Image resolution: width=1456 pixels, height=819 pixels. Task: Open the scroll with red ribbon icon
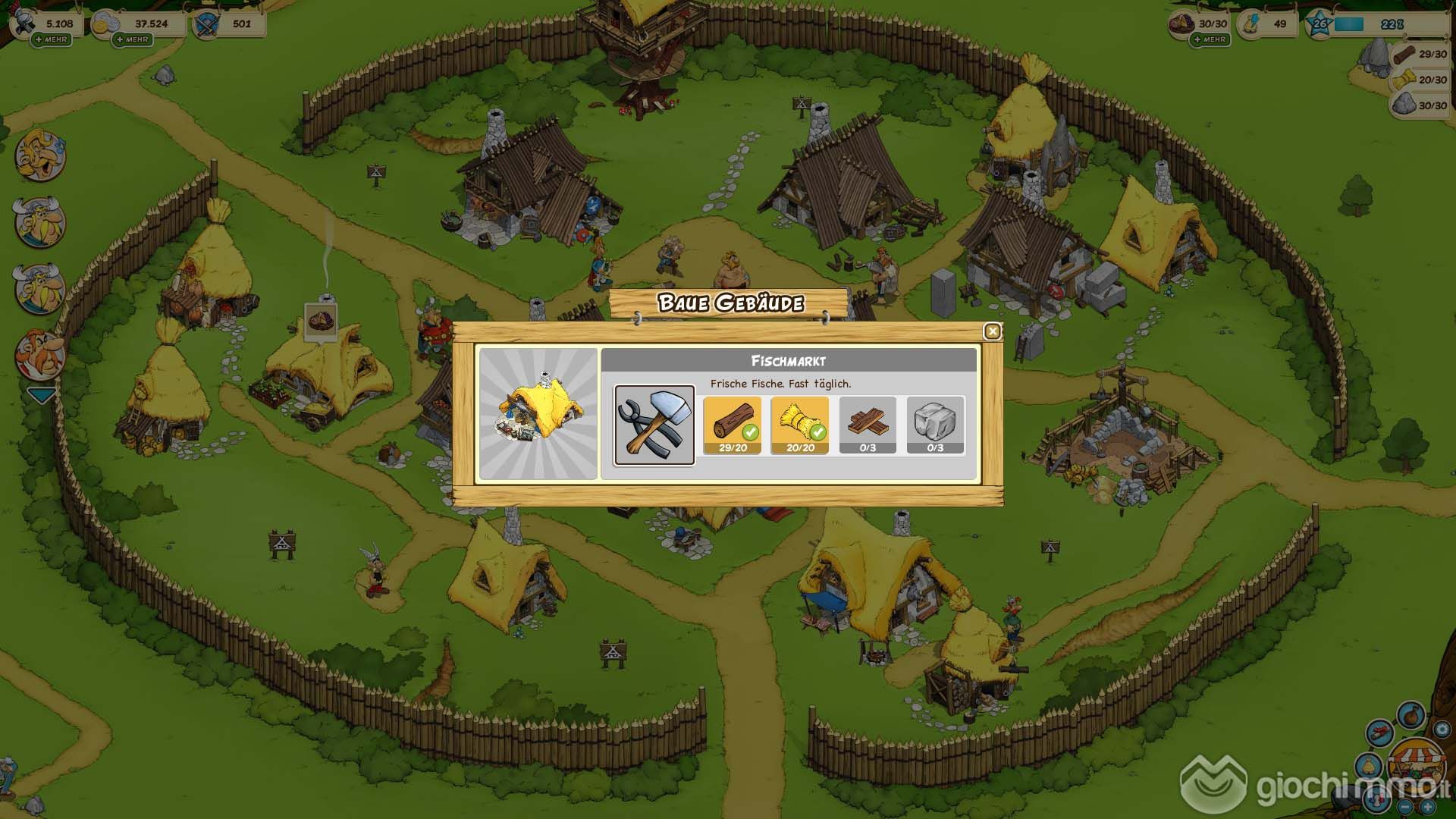tap(1380, 733)
